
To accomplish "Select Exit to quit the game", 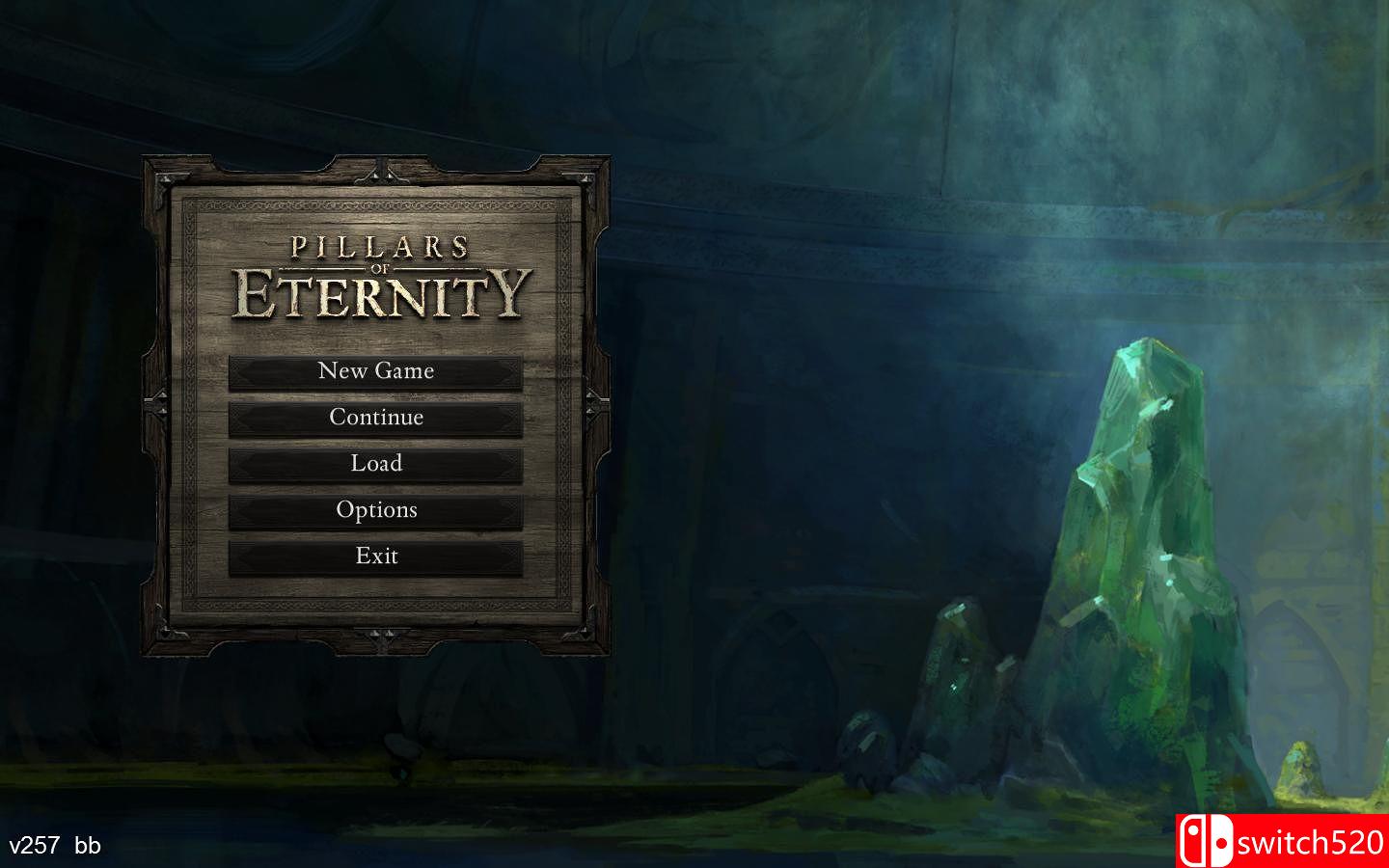I will click(x=378, y=556).
